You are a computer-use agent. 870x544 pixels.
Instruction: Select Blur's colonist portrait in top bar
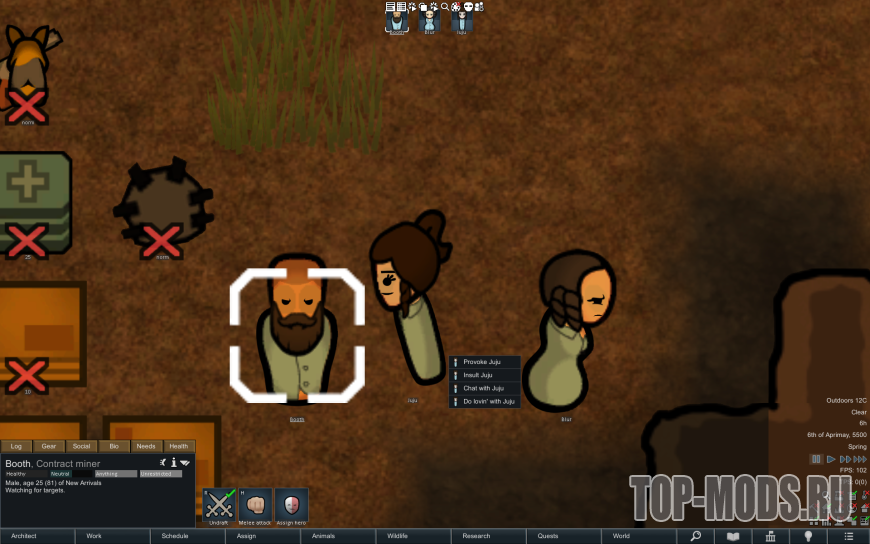pyautogui.click(x=430, y=20)
